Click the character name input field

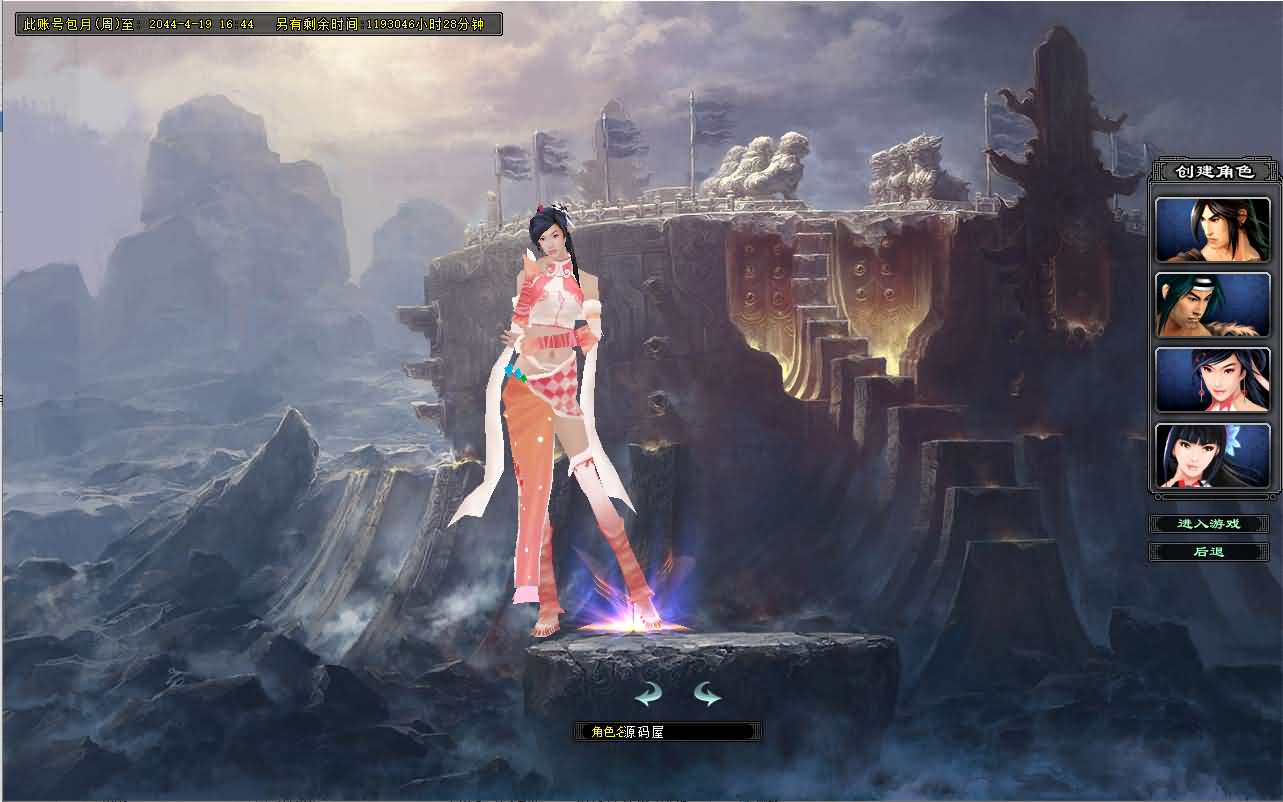700,730
